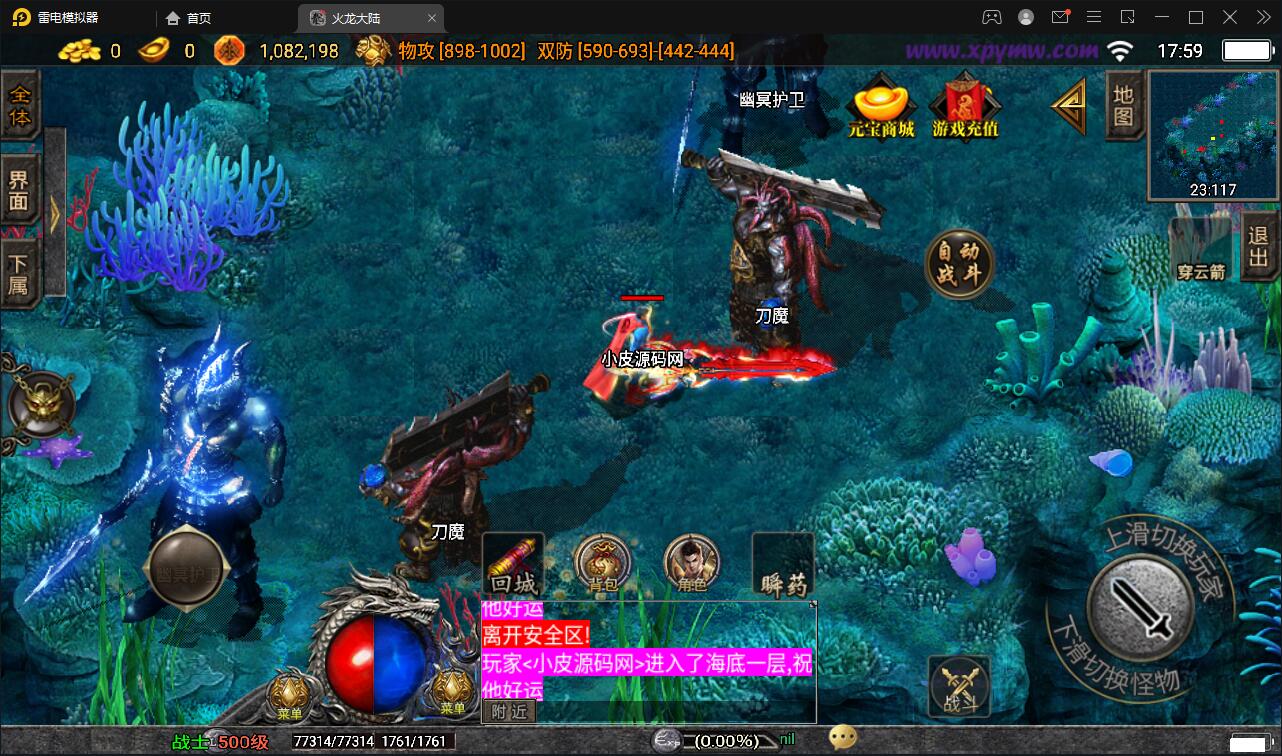
Task: Toggle 自动战斗 auto-battle mode
Action: click(x=958, y=264)
